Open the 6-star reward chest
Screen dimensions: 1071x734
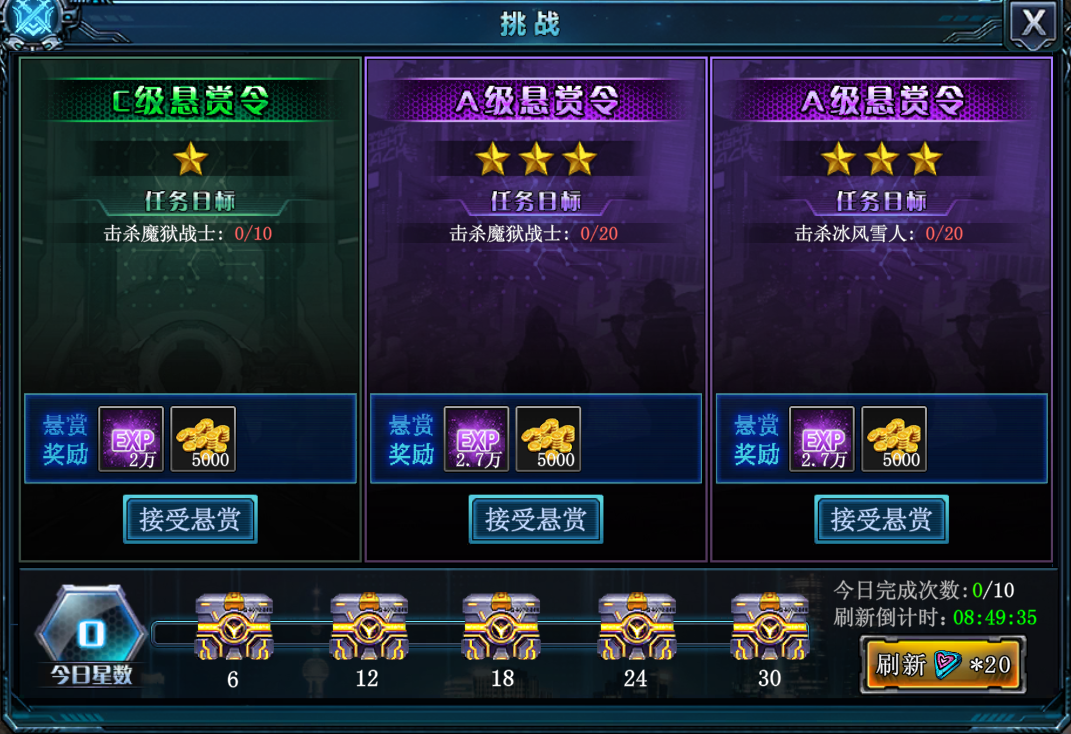point(233,627)
